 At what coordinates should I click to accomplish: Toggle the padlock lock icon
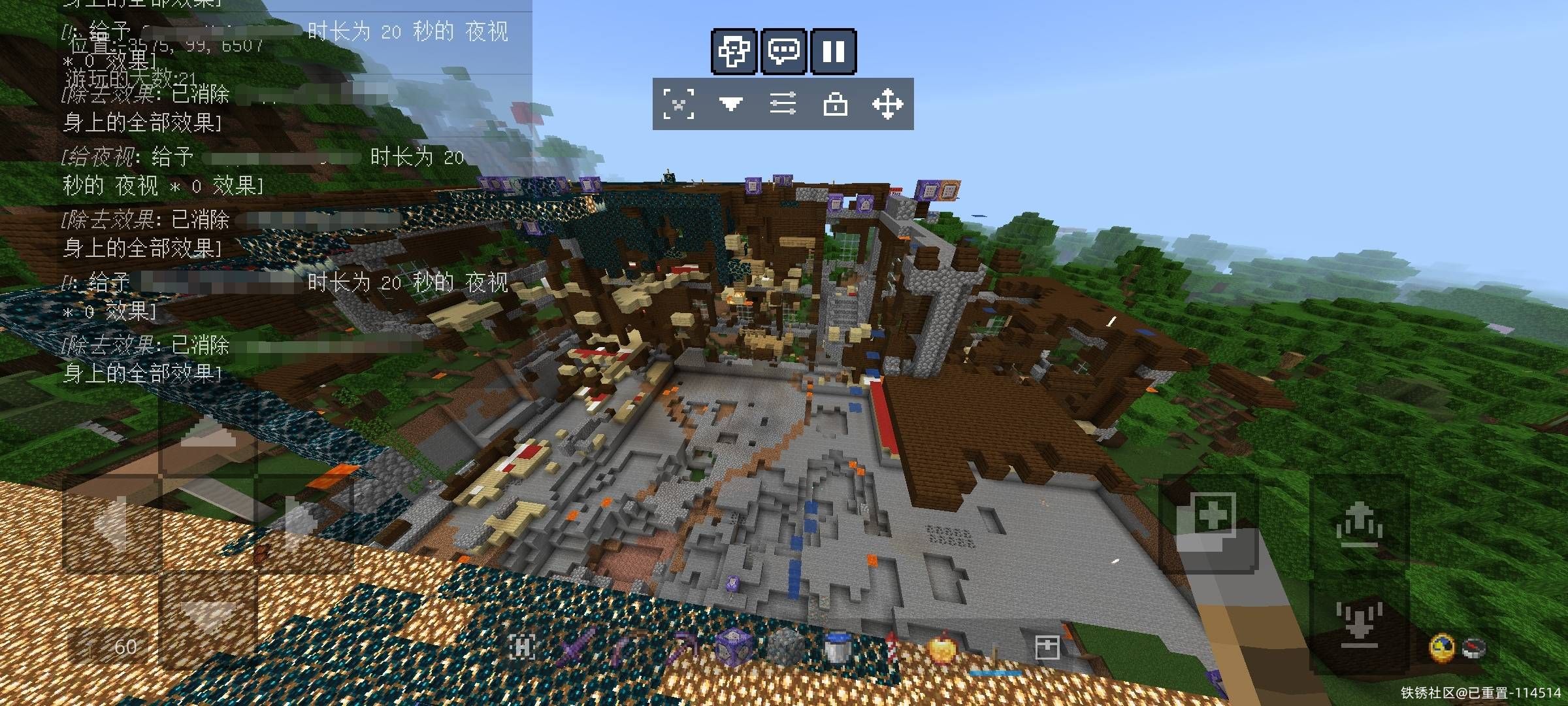[x=836, y=104]
